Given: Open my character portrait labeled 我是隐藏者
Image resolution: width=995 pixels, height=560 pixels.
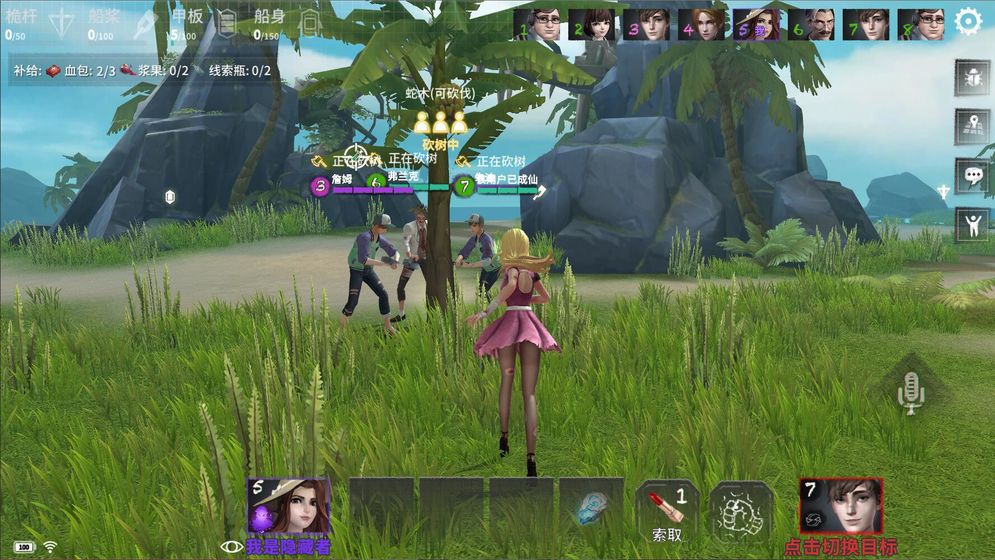Looking at the screenshot, I should tap(288, 506).
